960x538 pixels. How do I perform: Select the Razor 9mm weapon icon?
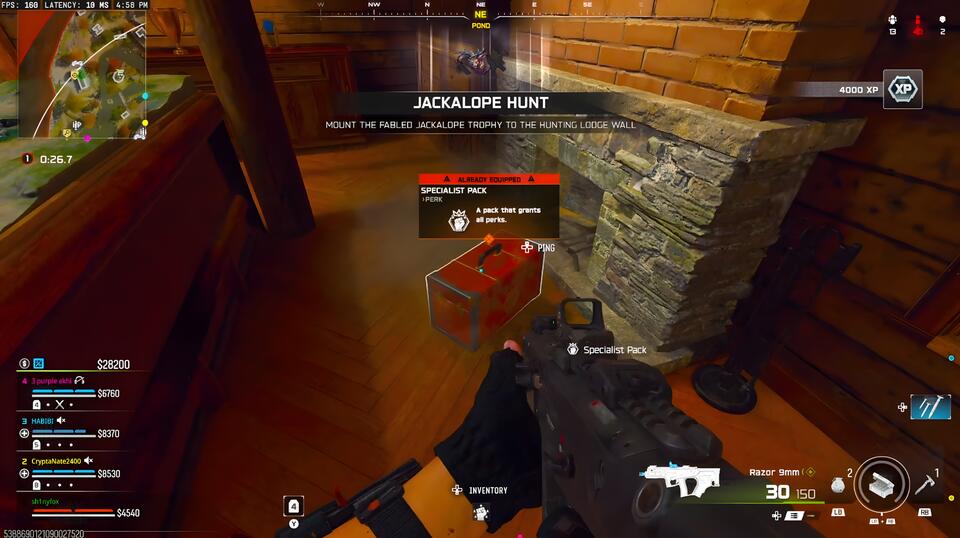tap(684, 482)
